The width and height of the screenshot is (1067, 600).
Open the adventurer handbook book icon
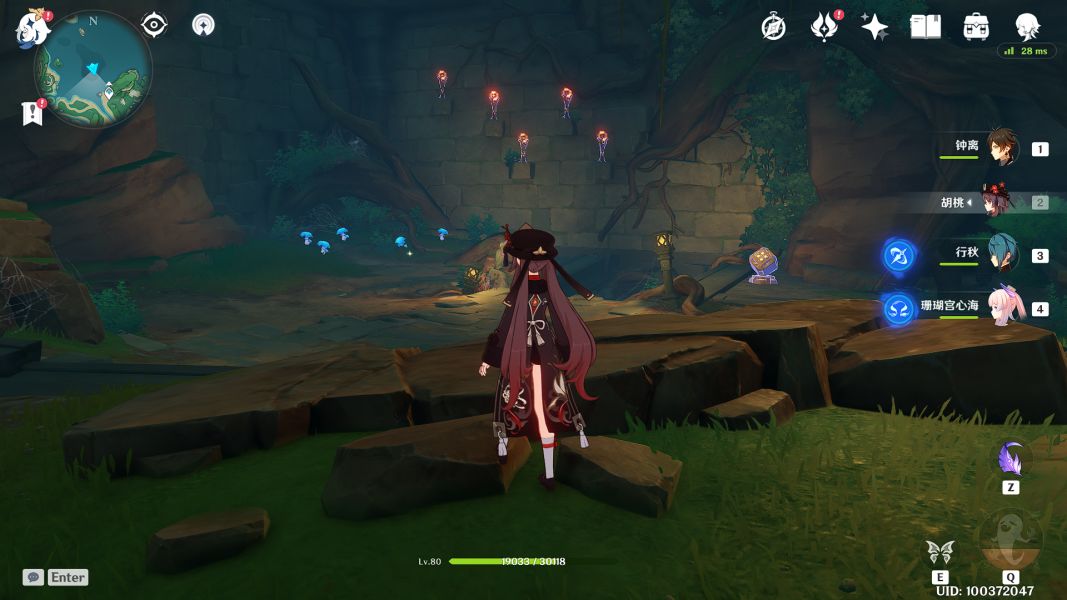click(925, 27)
